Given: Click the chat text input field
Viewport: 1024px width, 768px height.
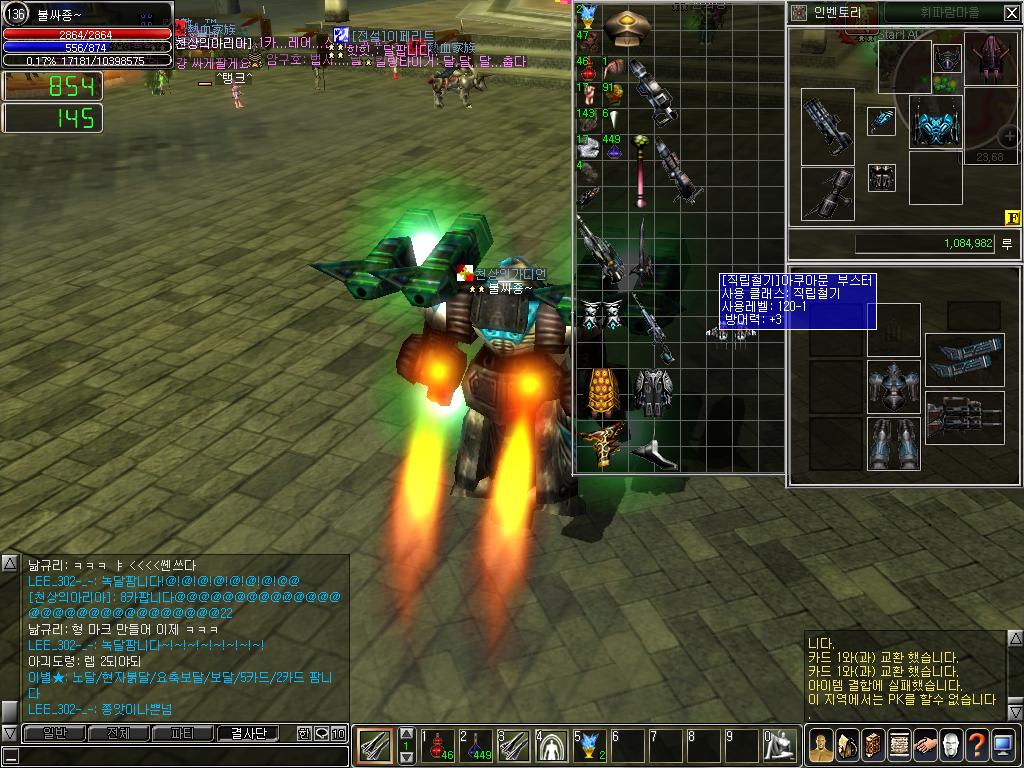Looking at the screenshot, I should (x=180, y=756).
